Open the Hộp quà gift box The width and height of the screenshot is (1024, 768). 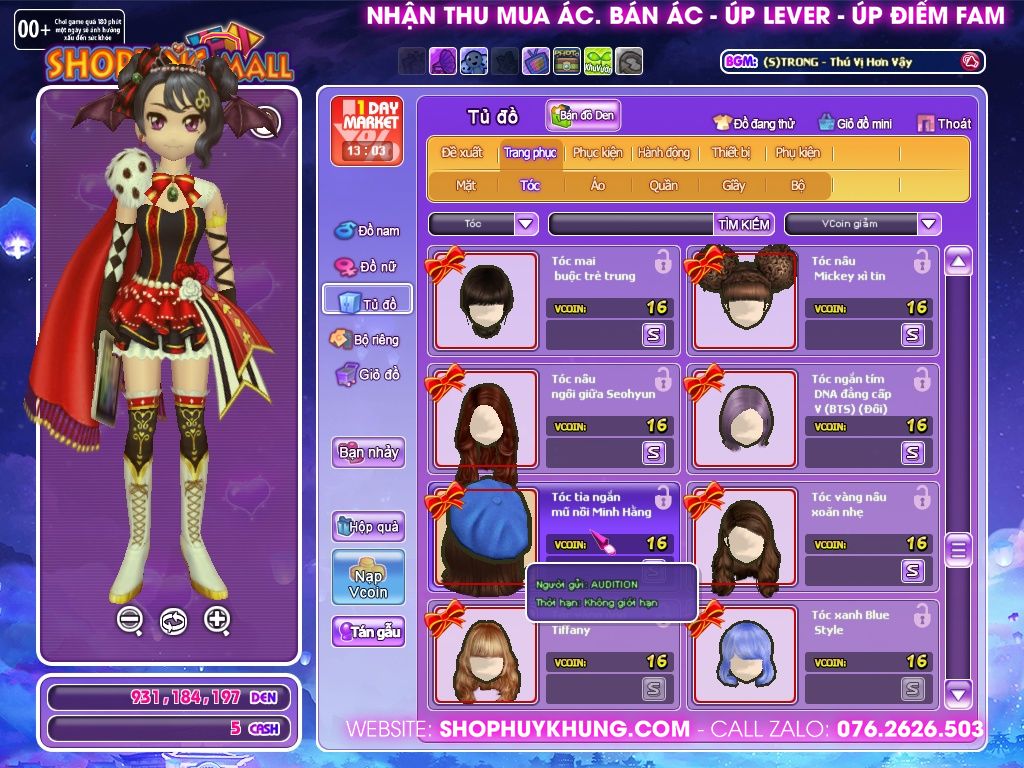368,526
